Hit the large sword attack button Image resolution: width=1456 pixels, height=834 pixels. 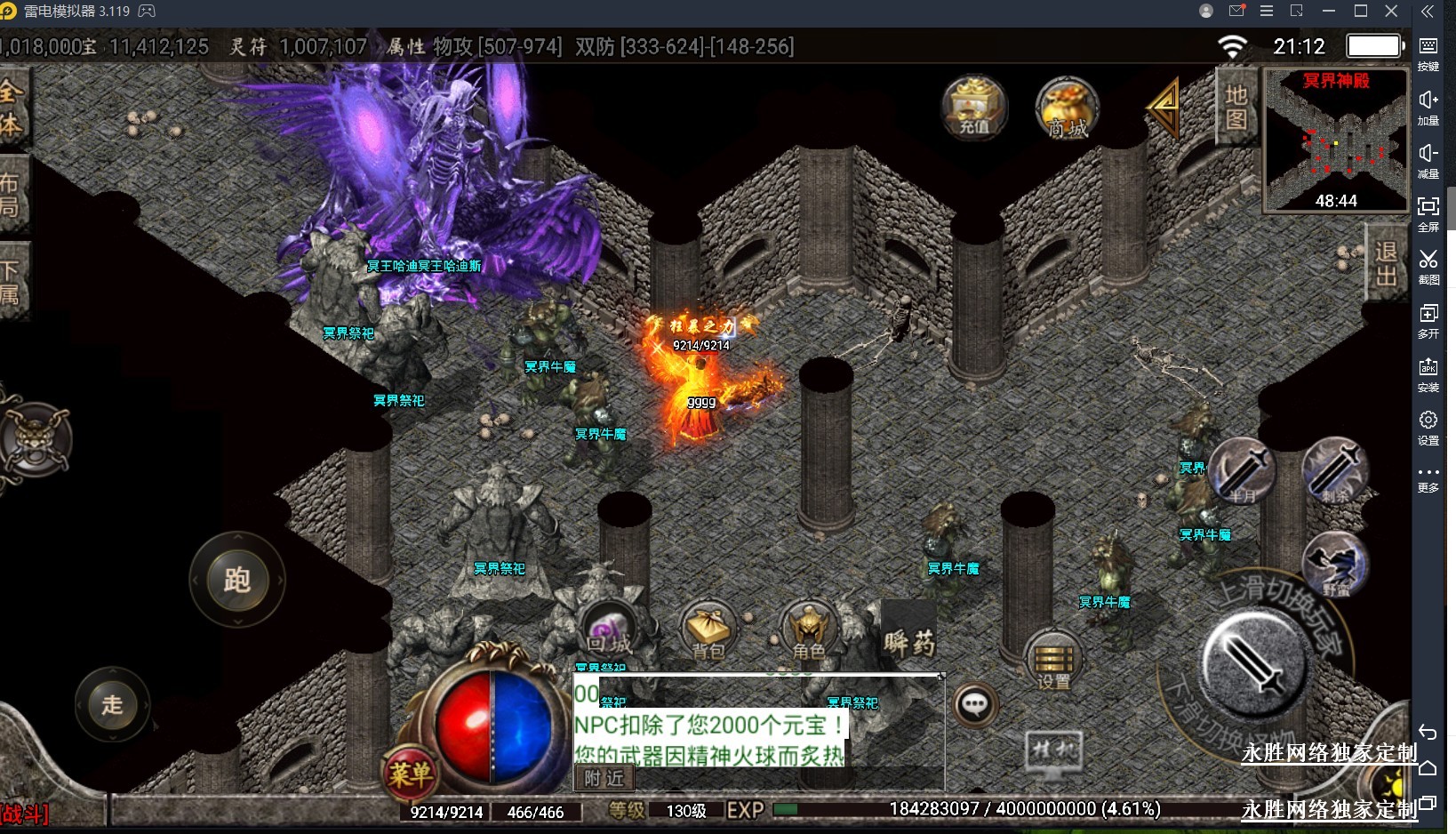(x=1253, y=662)
